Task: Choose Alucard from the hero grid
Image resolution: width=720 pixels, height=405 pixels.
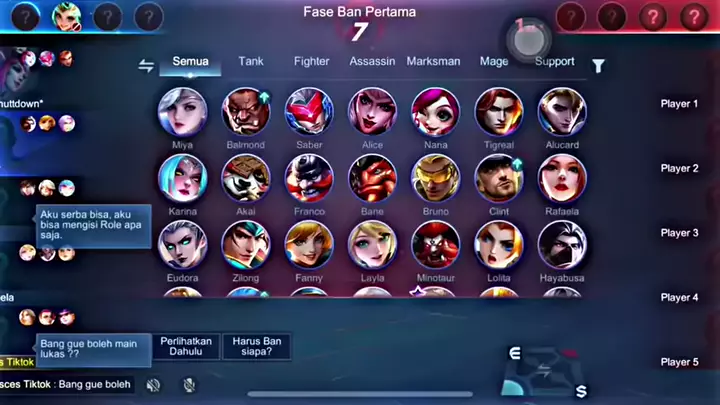Action: tap(562, 111)
